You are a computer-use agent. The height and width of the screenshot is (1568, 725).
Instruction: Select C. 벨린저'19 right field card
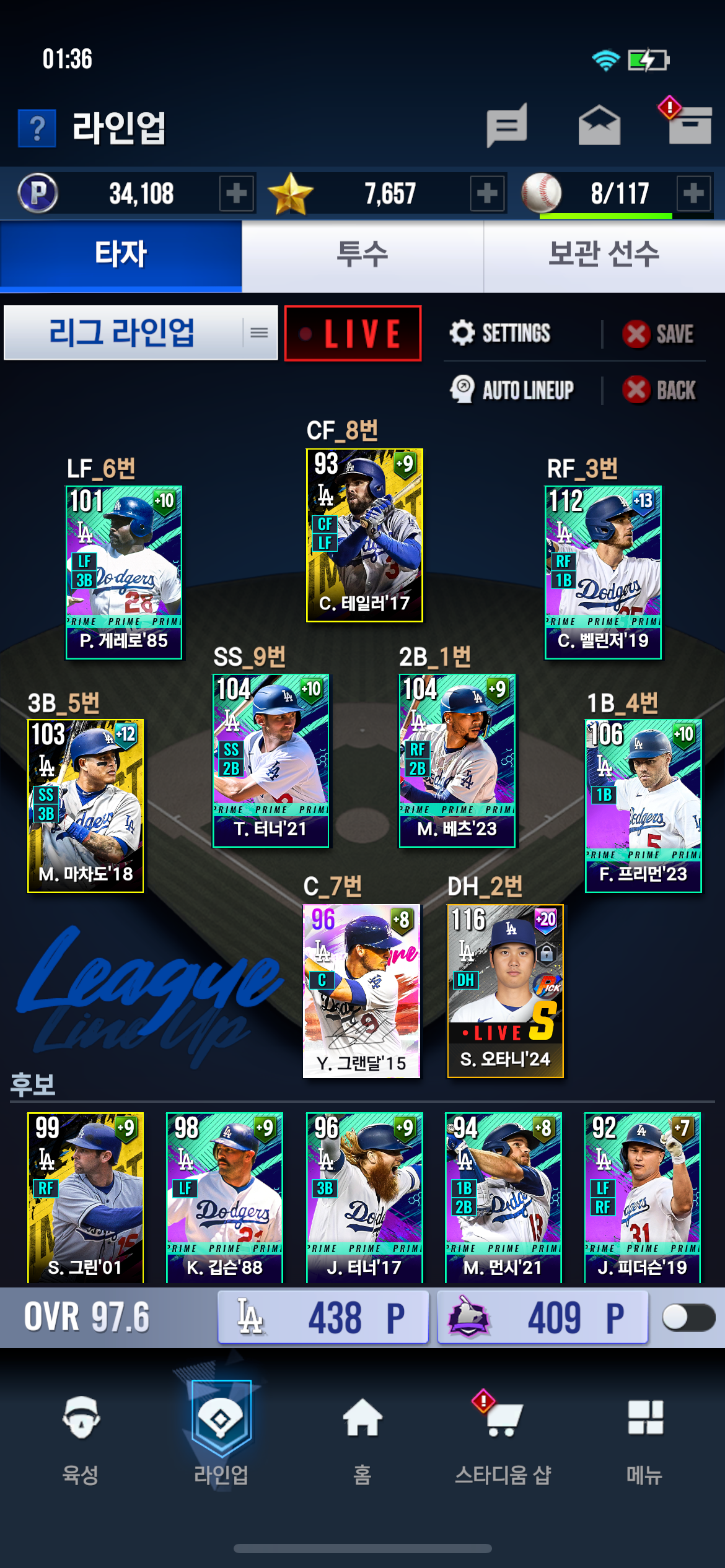click(603, 572)
